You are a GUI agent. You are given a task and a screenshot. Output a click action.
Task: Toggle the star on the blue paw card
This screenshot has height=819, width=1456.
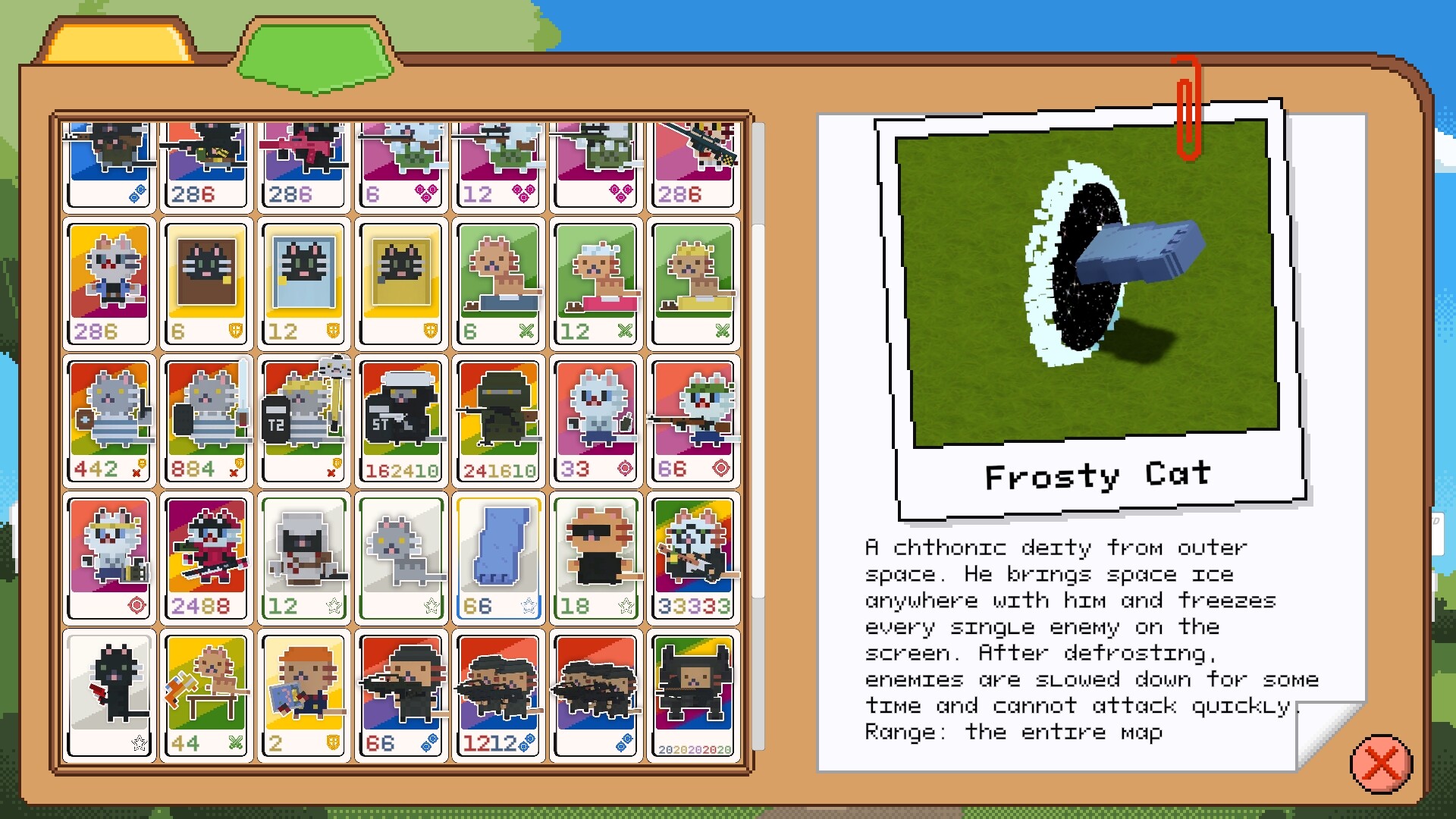(529, 606)
